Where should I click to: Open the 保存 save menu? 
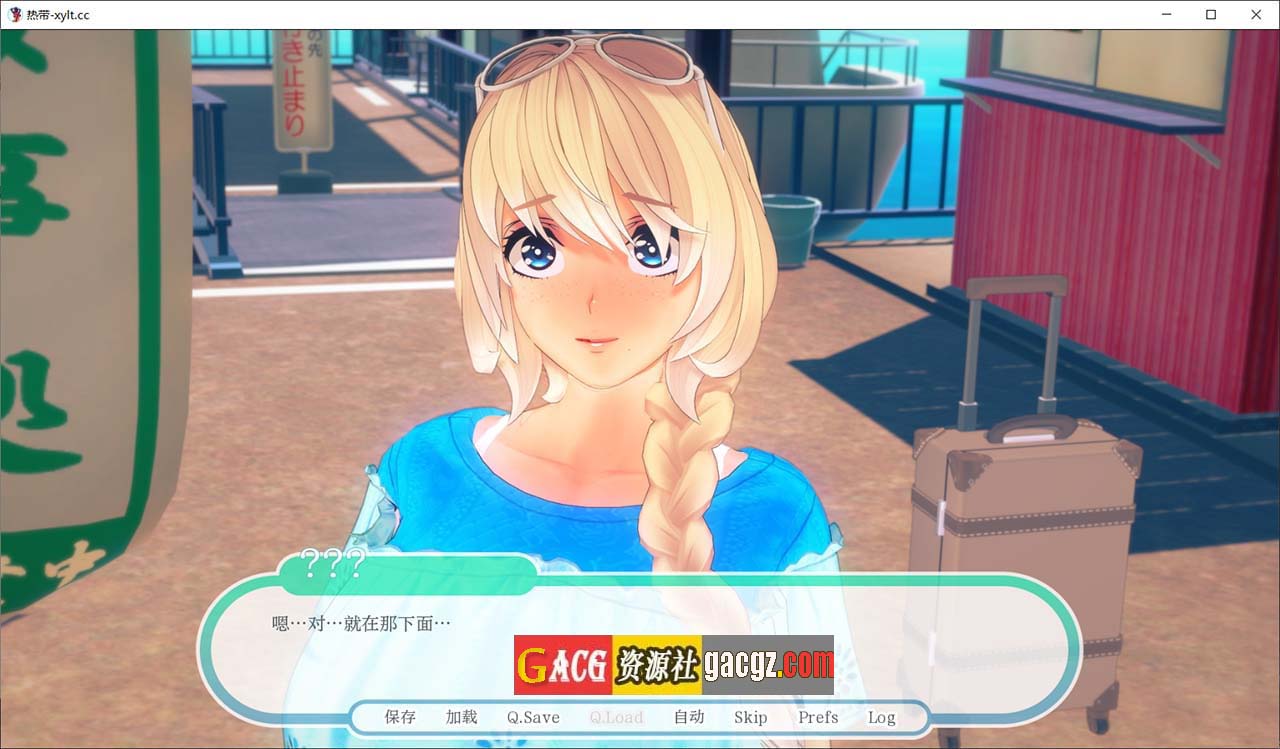pos(400,717)
